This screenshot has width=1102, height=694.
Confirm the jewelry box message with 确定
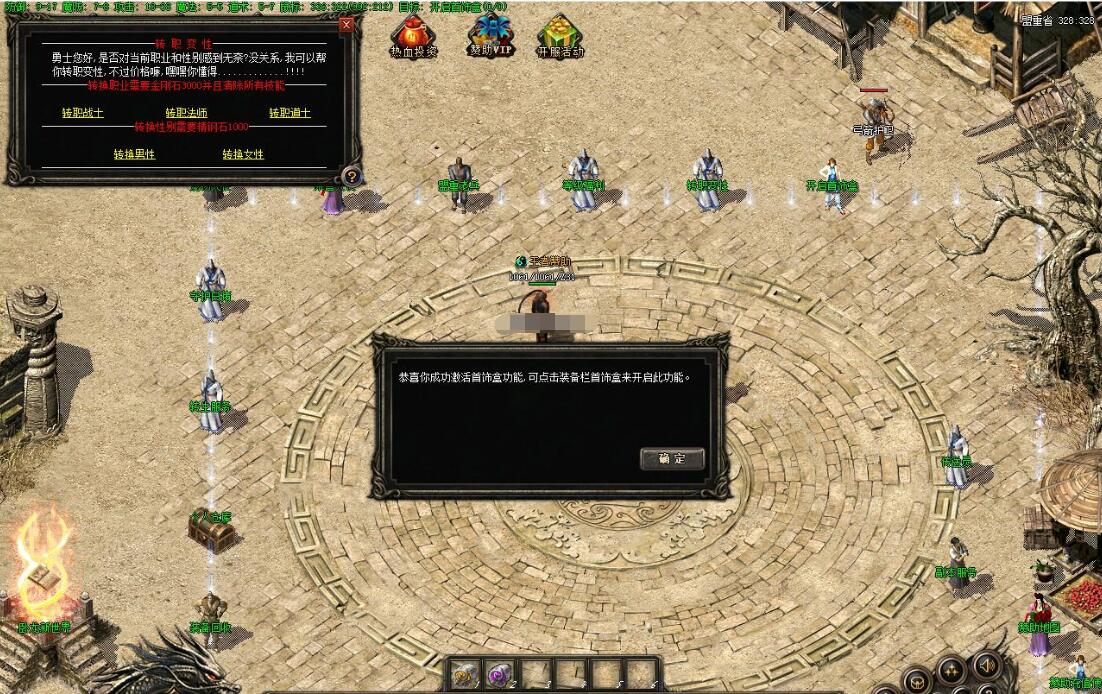point(672,459)
